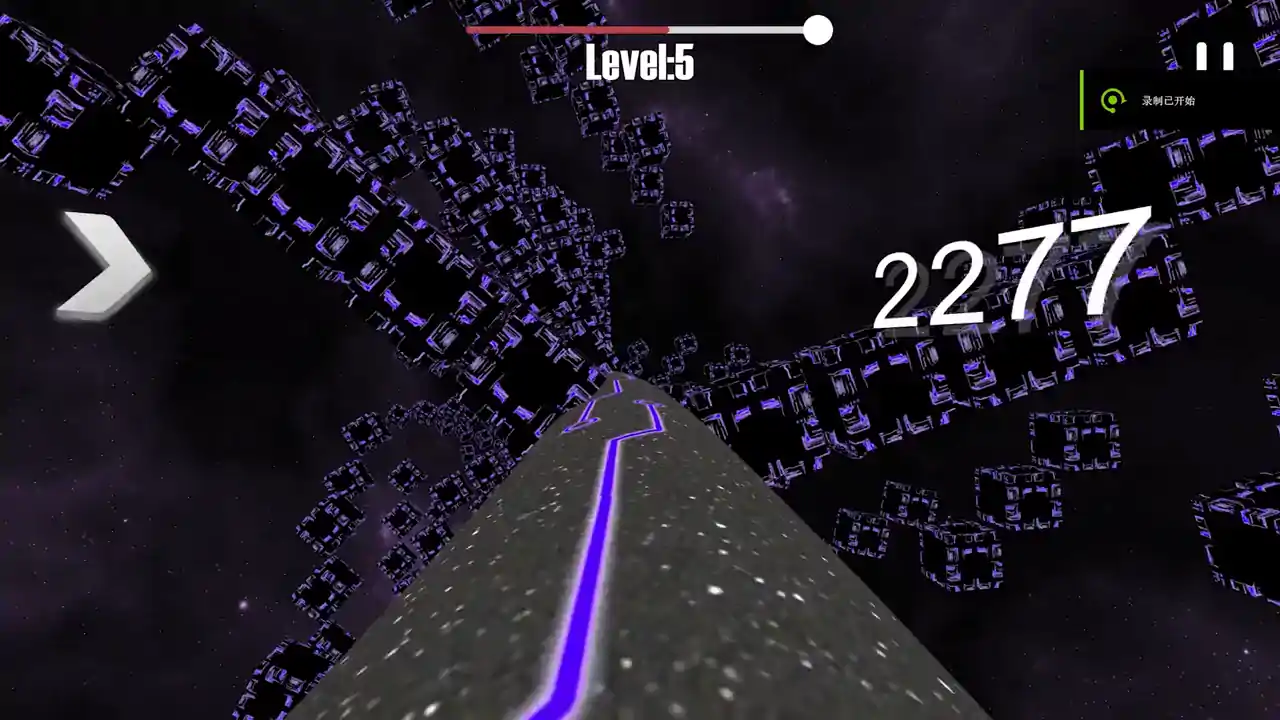This screenshot has width=1280, height=720.
Task: Tap the white knob at the progress bar end
Action: pos(818,31)
